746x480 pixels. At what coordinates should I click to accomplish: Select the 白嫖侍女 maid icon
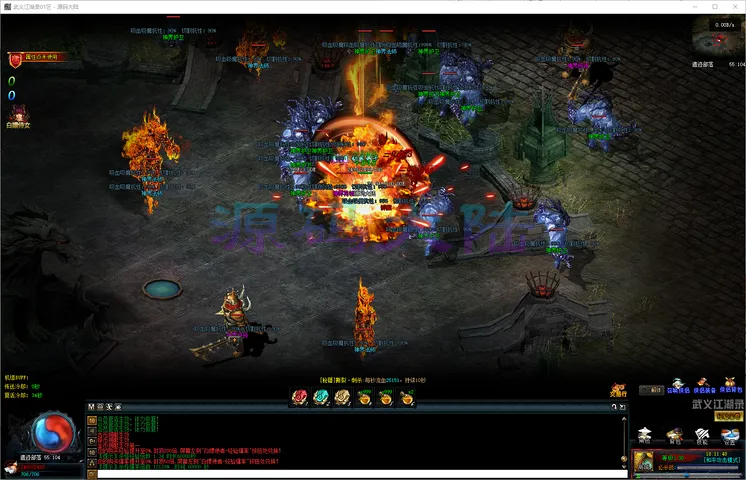pos(18,116)
